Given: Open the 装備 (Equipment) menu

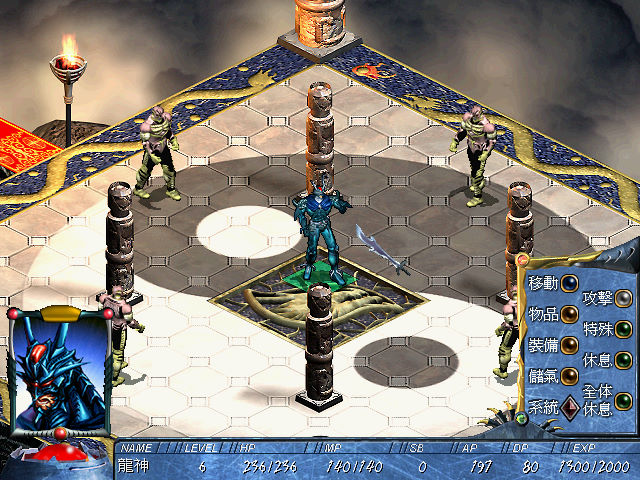Looking at the screenshot, I should 569,345.
